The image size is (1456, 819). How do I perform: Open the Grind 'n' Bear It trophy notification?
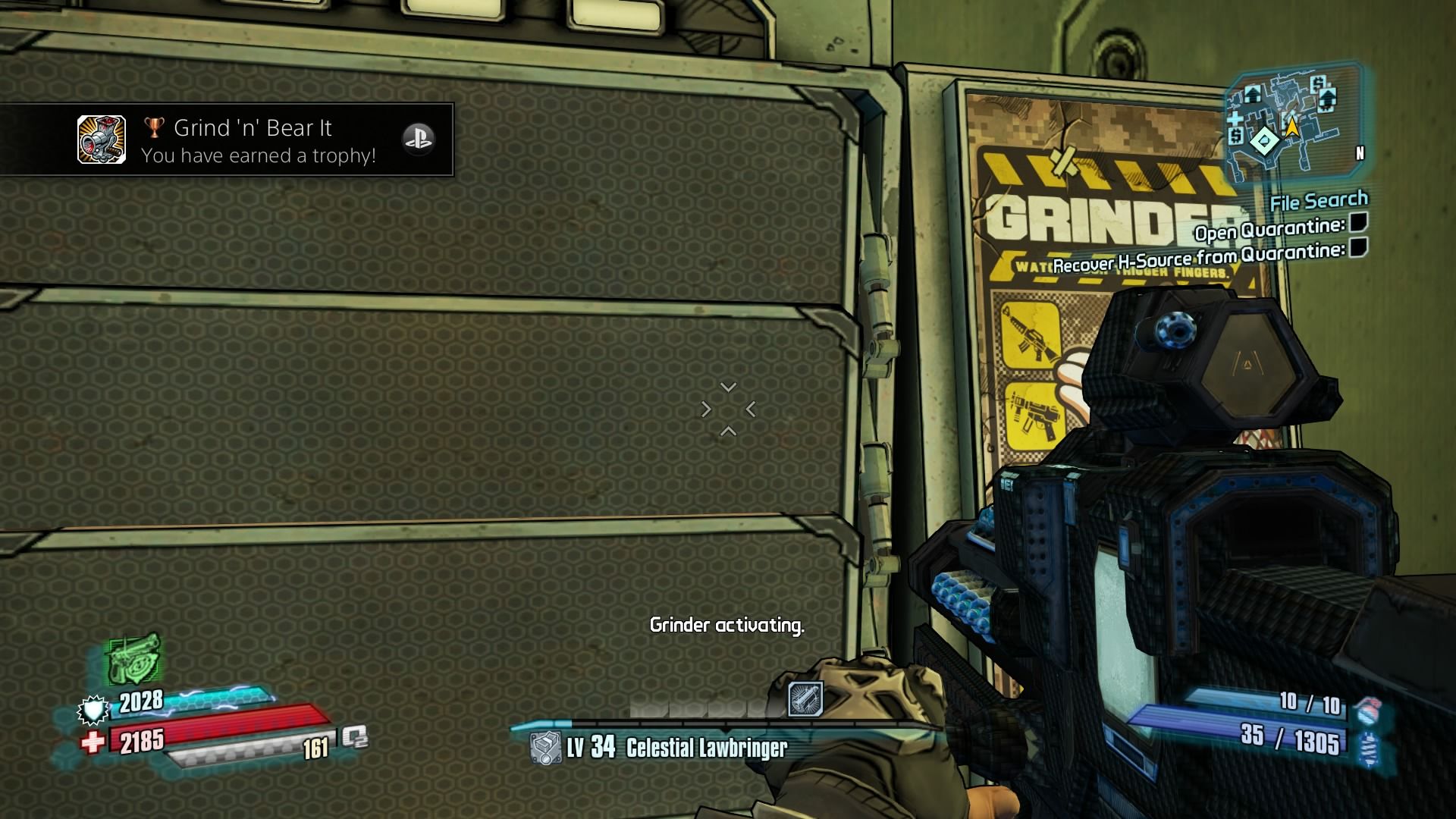pos(258,140)
